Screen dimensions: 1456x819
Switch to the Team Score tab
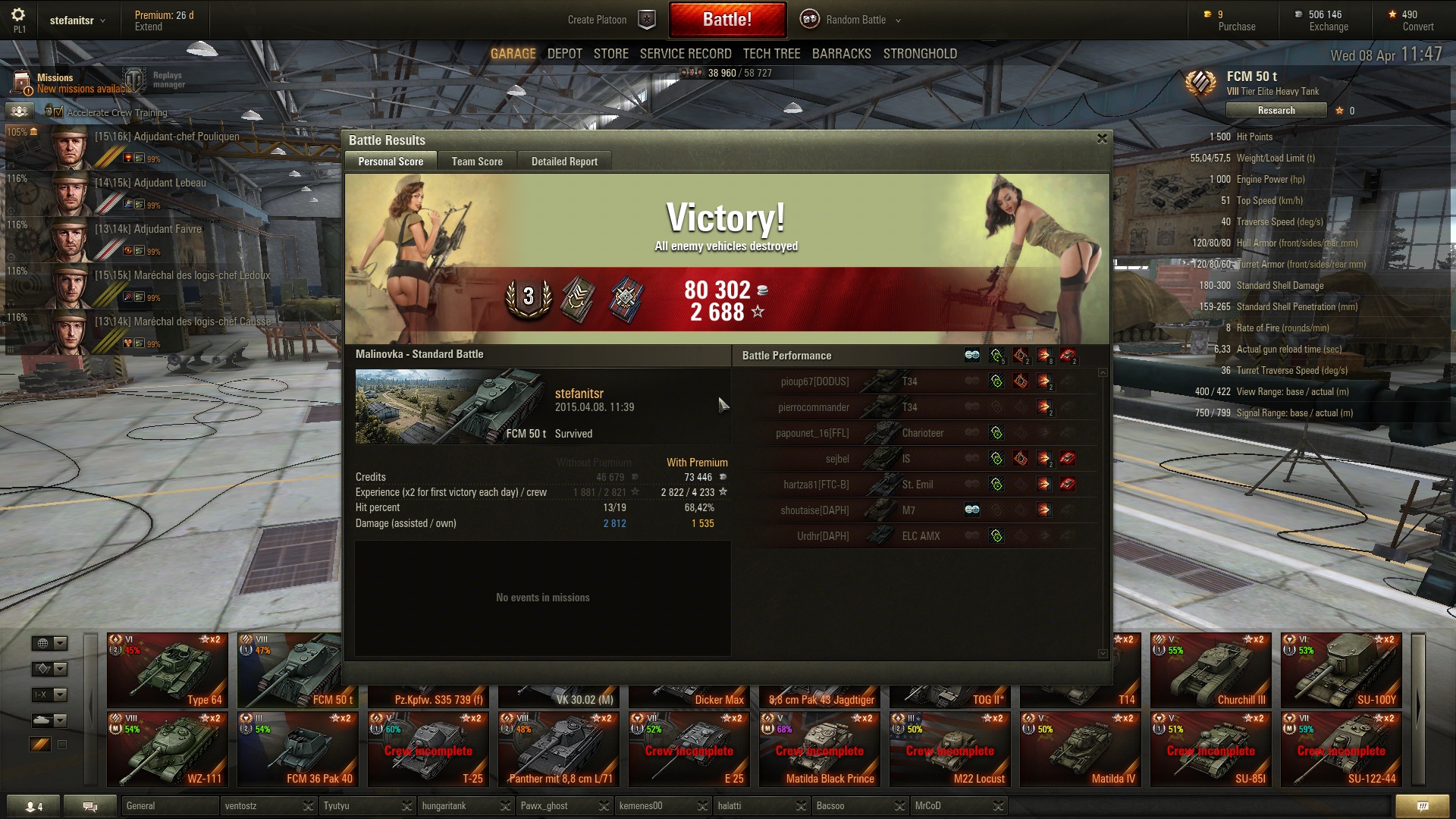pyautogui.click(x=477, y=162)
